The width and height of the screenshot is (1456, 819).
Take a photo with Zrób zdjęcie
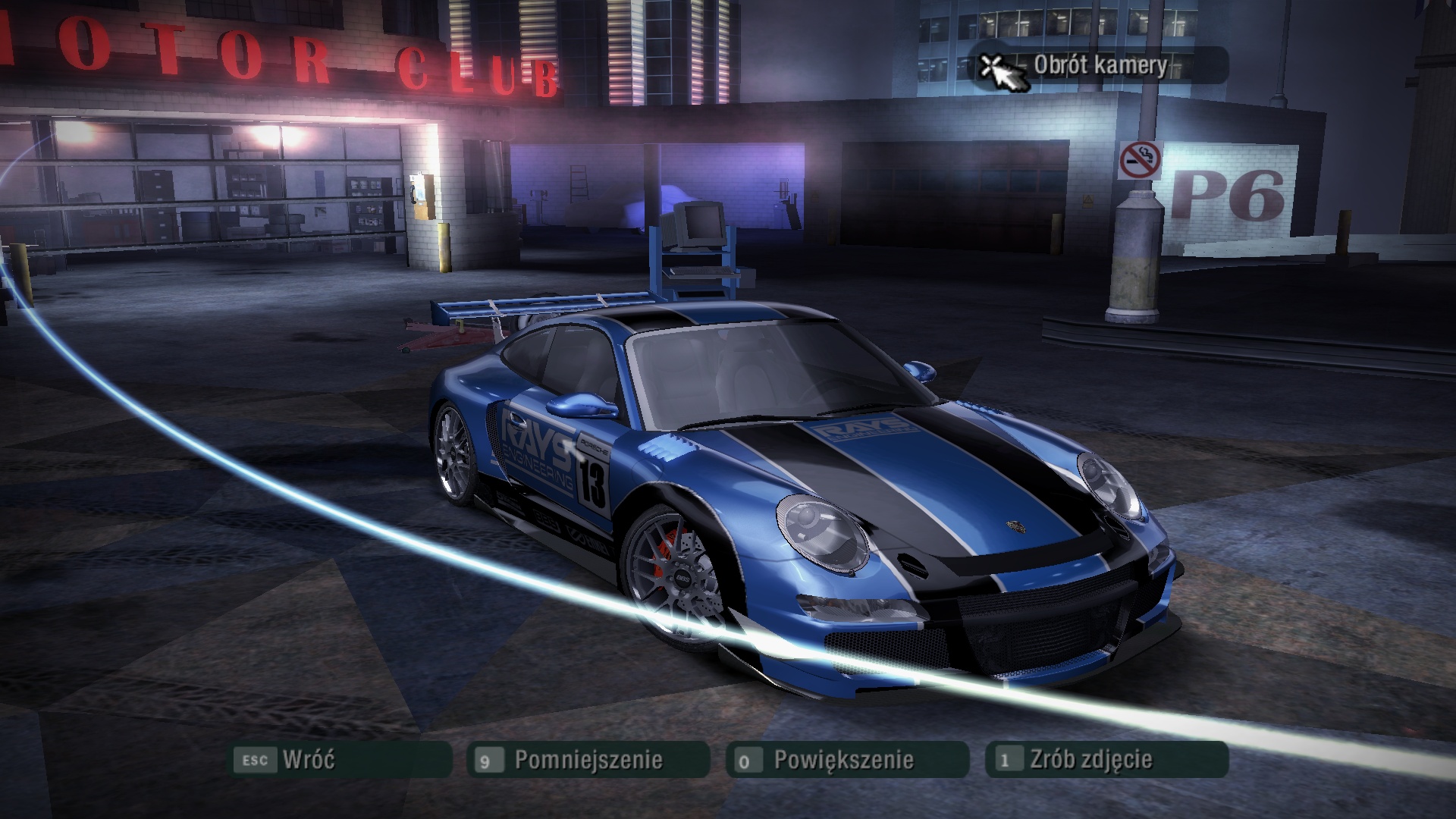pos(1106,759)
